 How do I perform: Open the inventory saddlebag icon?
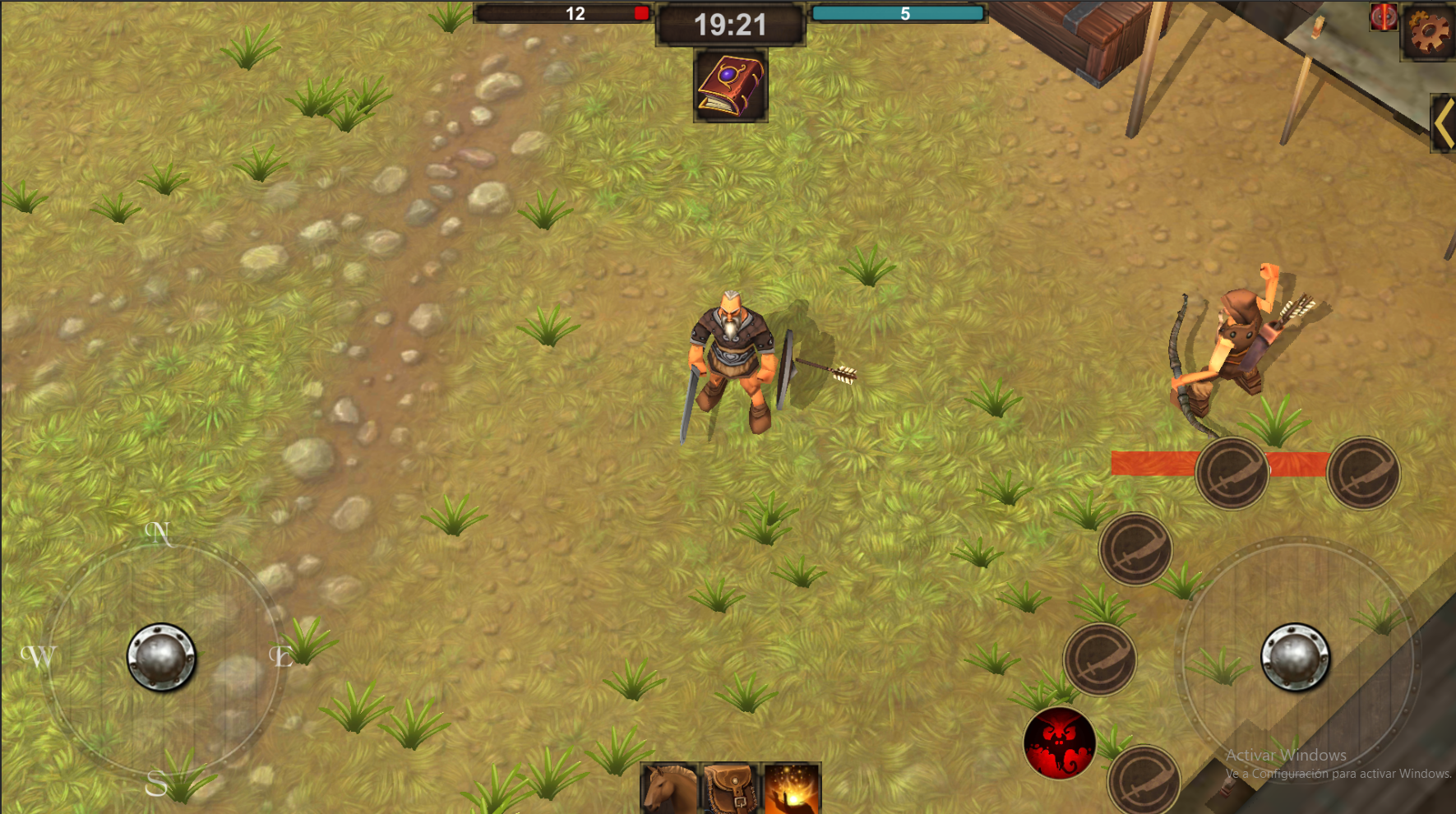728,789
